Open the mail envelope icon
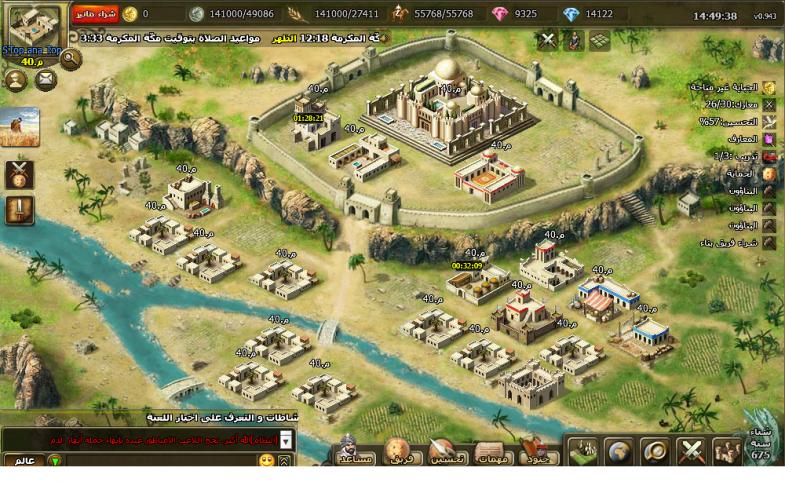The image size is (785, 482). [46, 80]
